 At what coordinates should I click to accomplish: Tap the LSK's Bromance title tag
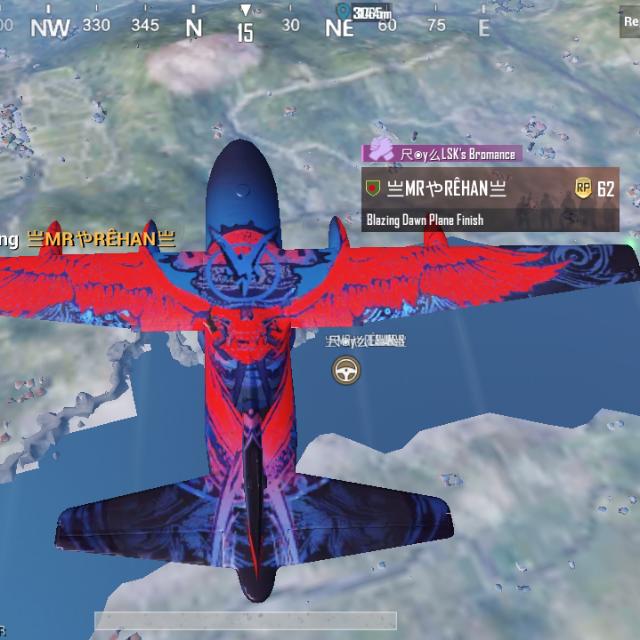pyautogui.click(x=441, y=154)
